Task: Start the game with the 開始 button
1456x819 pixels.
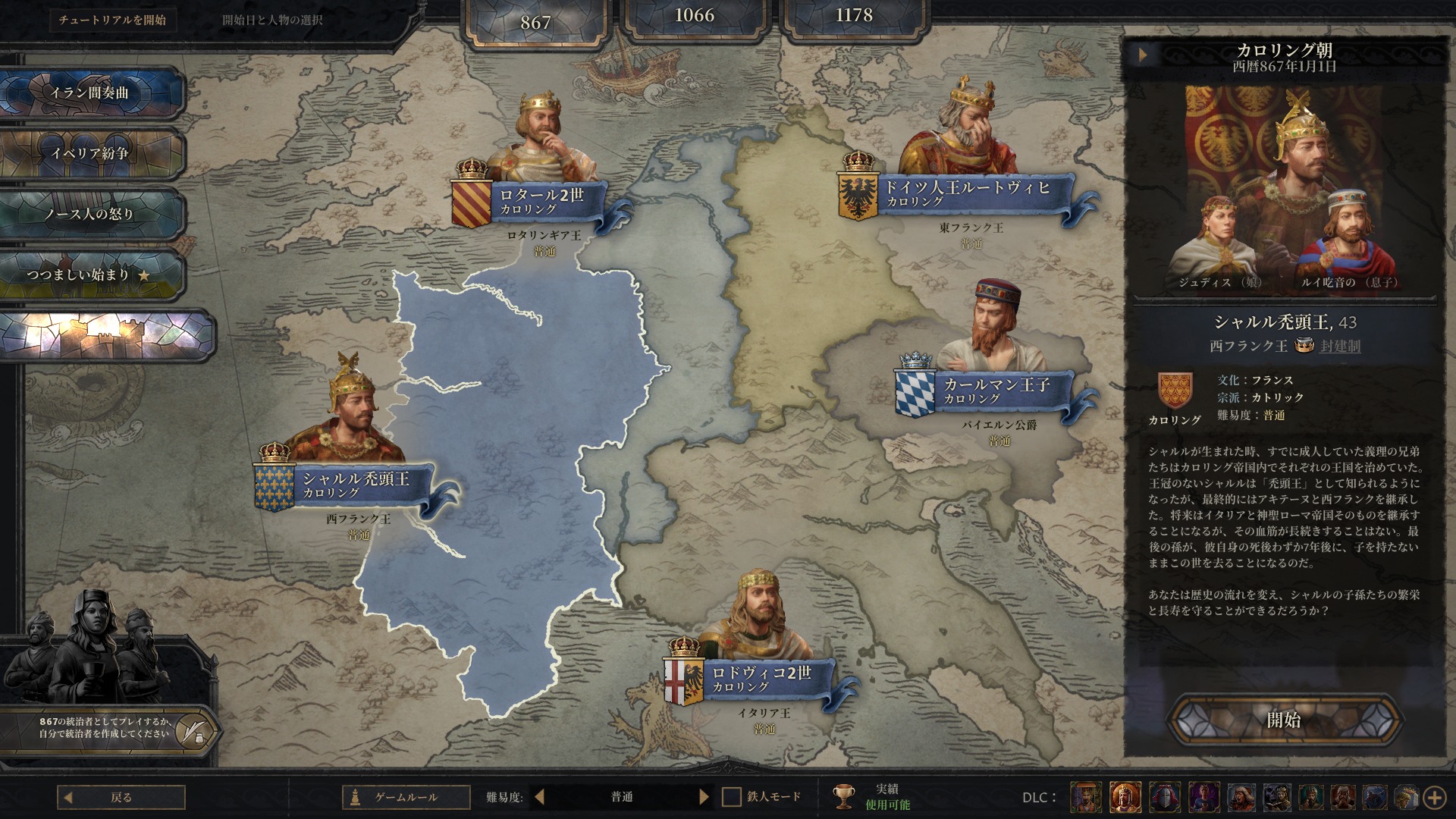Action: click(x=1284, y=720)
